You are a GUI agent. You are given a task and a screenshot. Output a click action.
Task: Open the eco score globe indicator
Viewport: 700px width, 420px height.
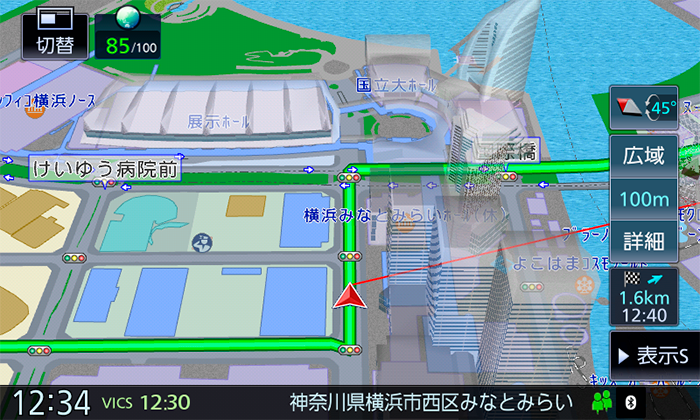pos(131,31)
